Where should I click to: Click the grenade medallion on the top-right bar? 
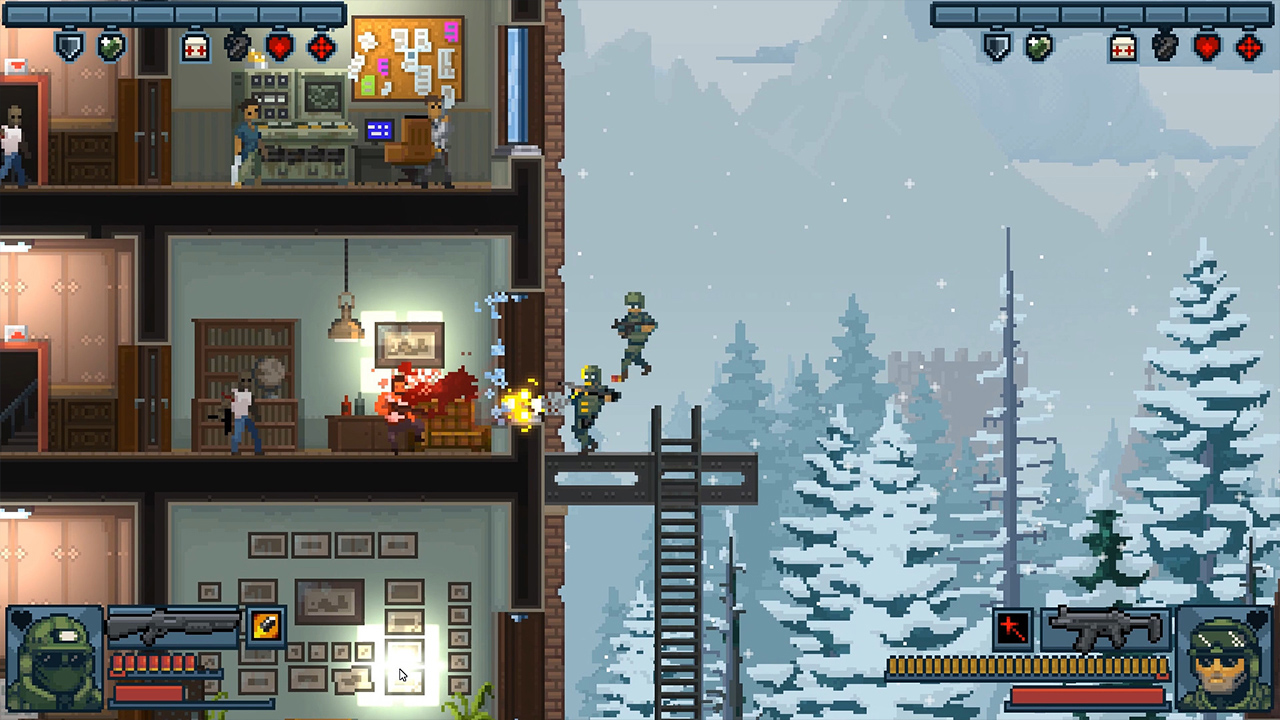pyautogui.click(x=1164, y=47)
